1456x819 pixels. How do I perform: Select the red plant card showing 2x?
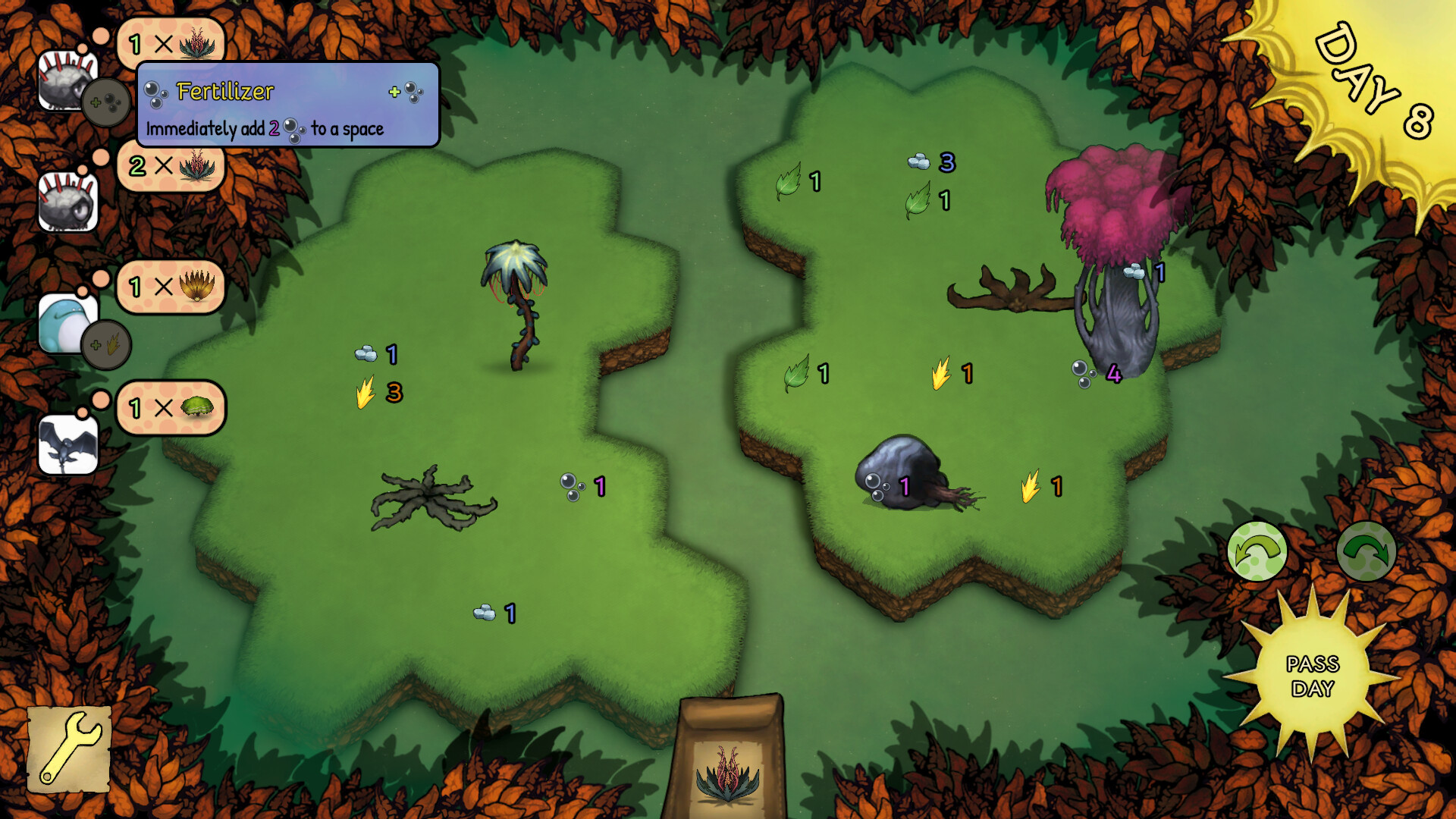coord(168,168)
